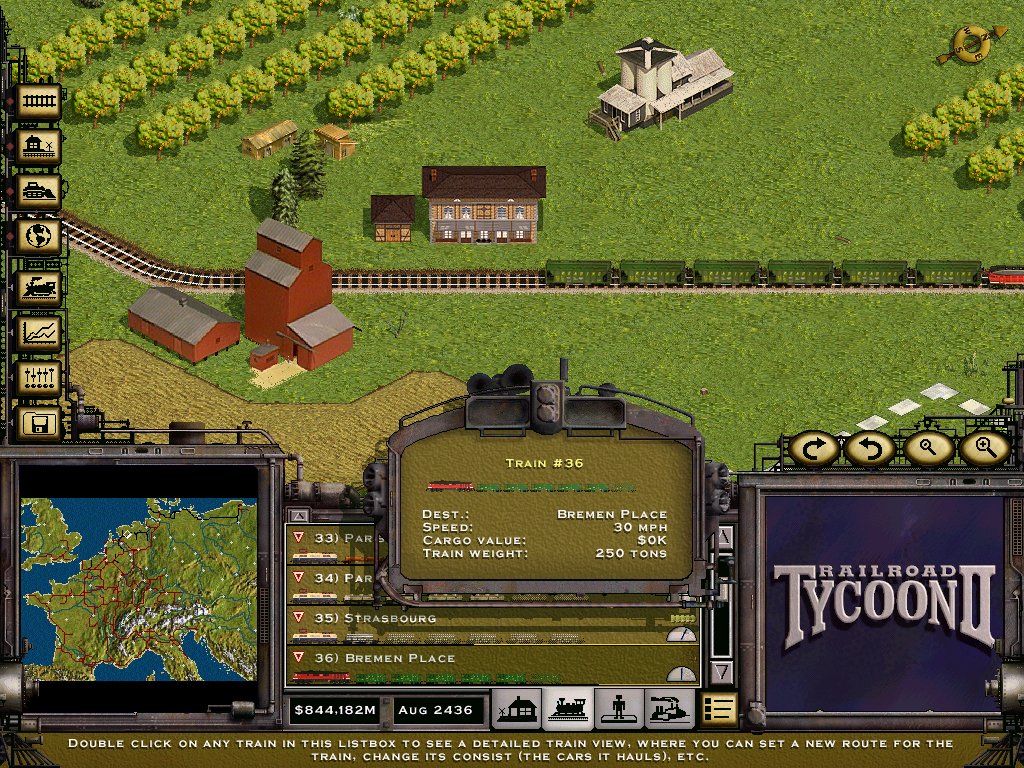1024x768 pixels.
Task: Activate the bulldozer tool
Action: pos(38,192)
